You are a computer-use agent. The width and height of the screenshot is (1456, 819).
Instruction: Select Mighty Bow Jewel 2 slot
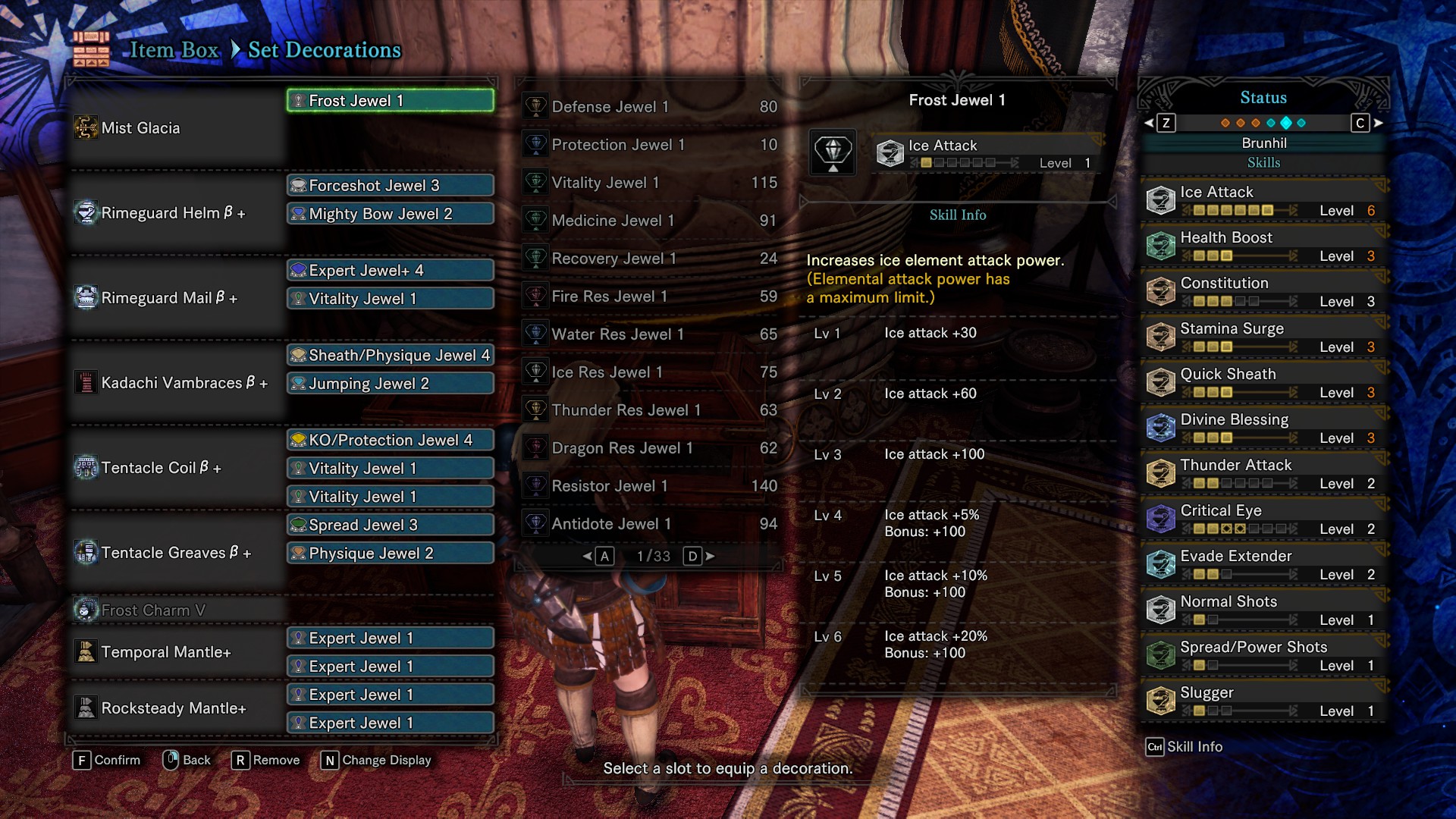tap(391, 214)
